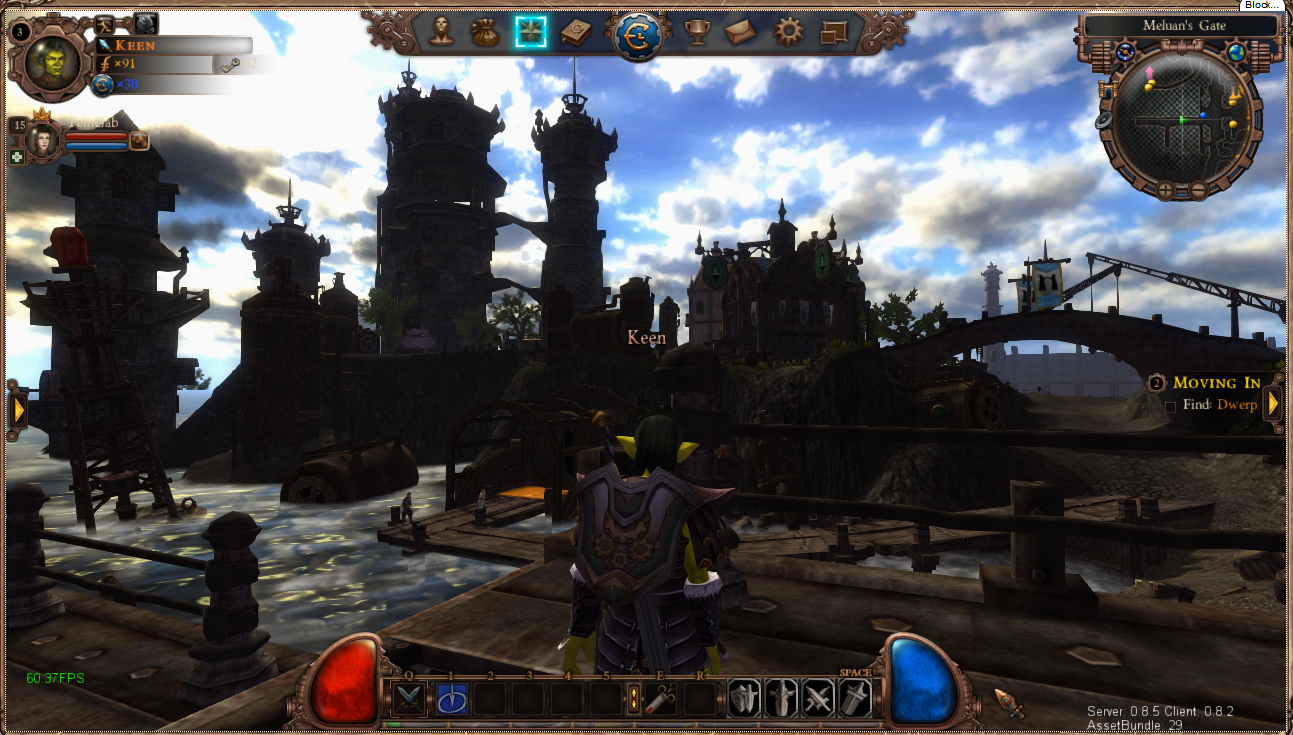
Task: Use the syringe item in slot E
Action: pos(660,699)
